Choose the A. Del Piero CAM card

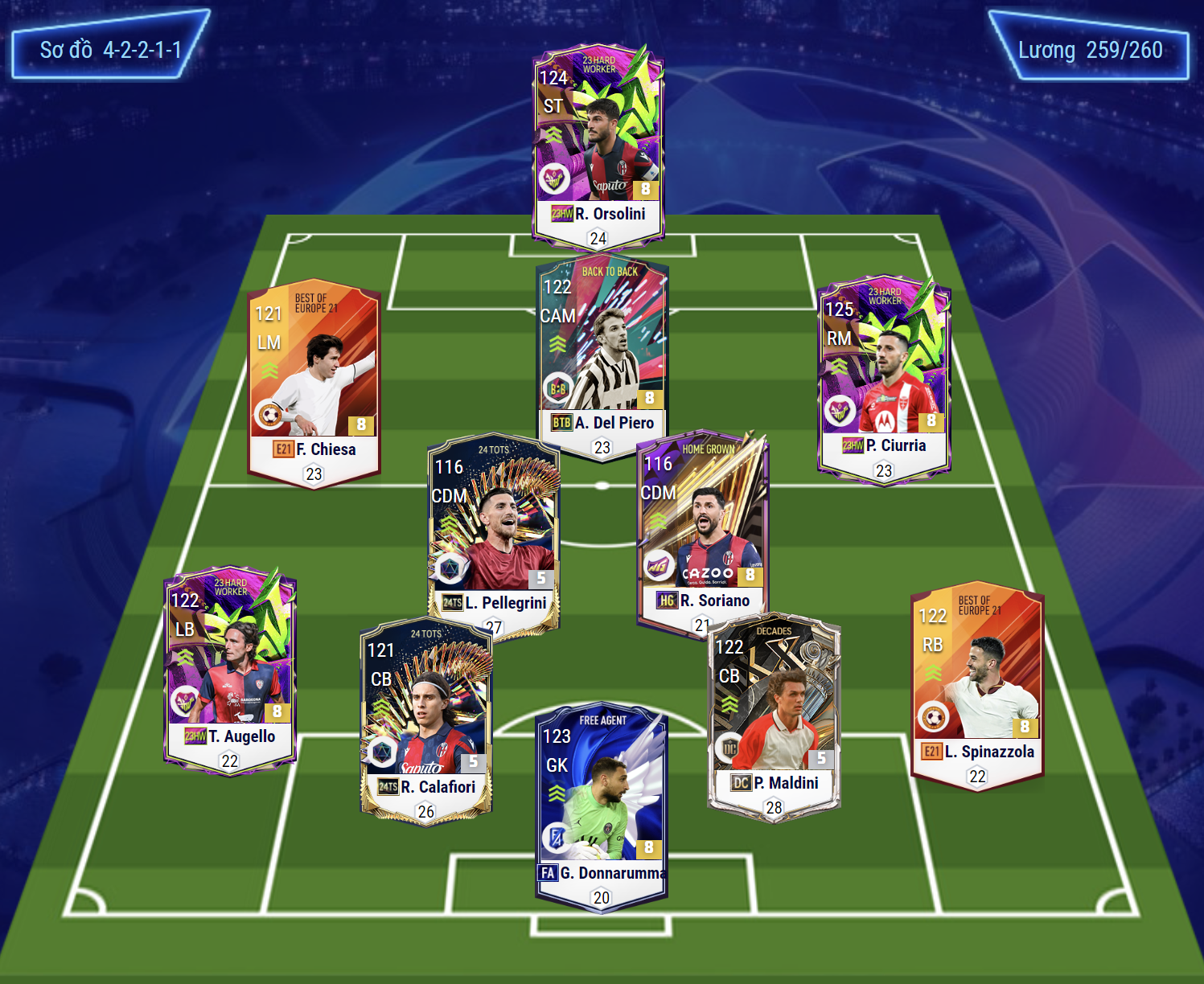coord(602,354)
